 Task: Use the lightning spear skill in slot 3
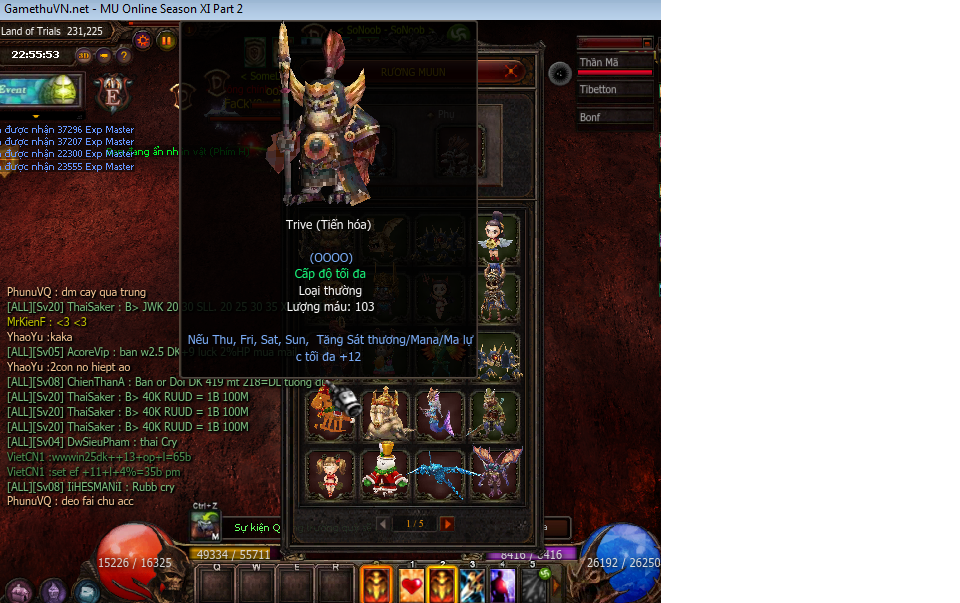[472, 585]
